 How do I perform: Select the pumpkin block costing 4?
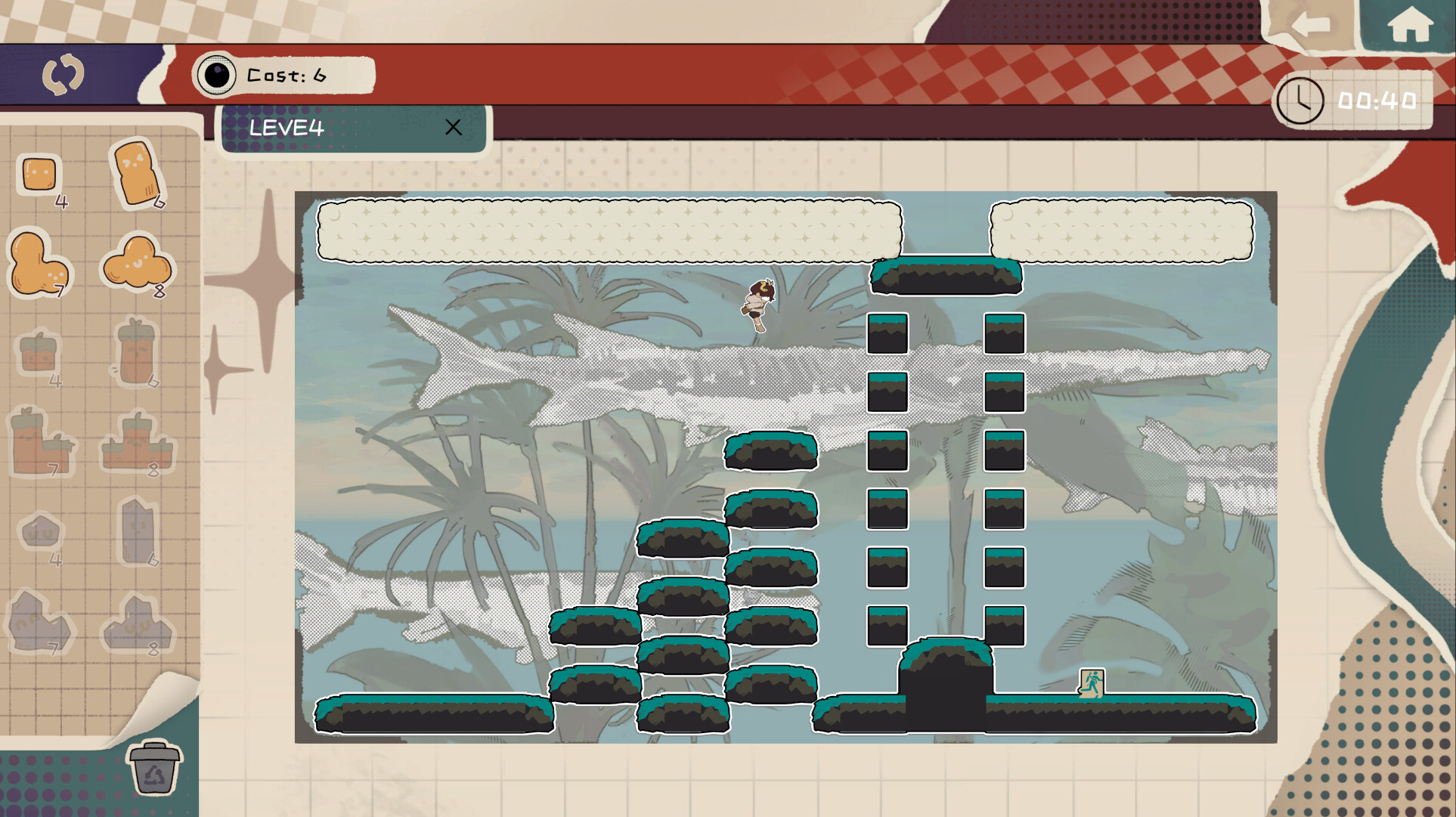click(x=39, y=354)
